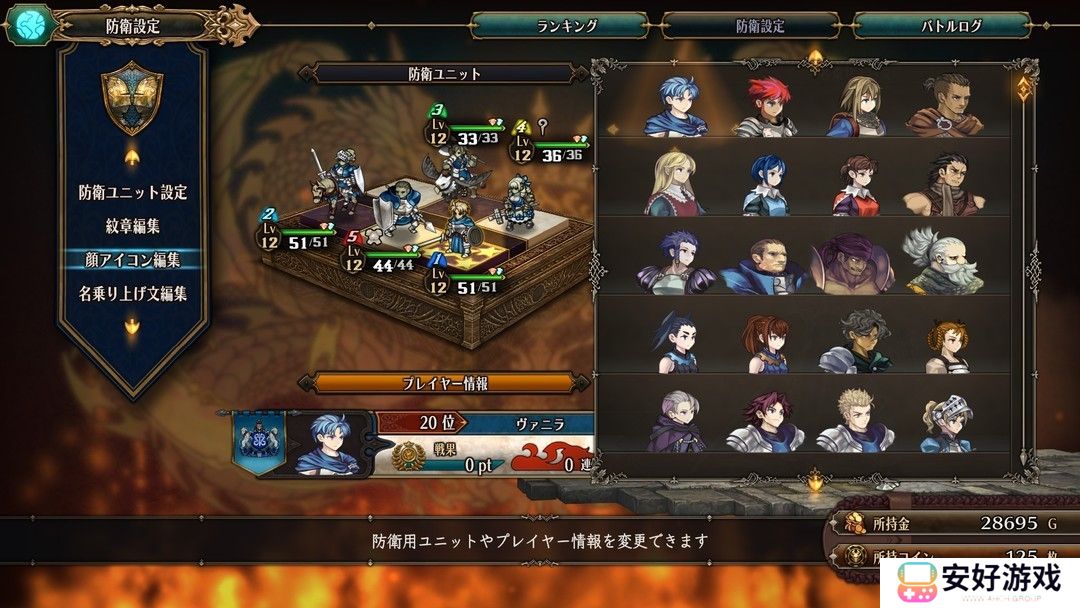The image size is (1080, 608).
Task: Open 名乗り上げ文編集 menu entry
Action: [133, 294]
